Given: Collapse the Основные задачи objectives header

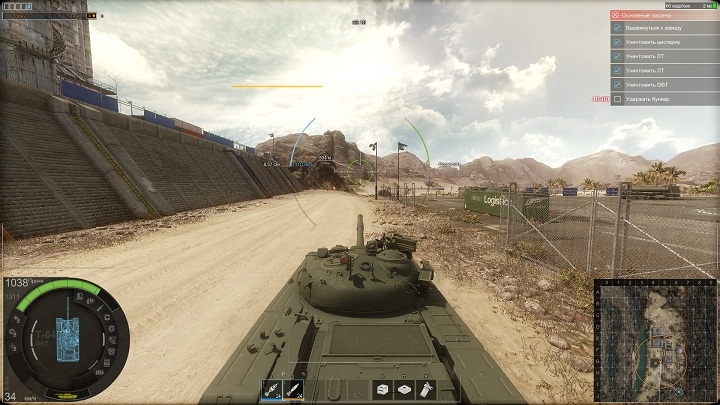Looking at the screenshot, I should coord(617,16).
